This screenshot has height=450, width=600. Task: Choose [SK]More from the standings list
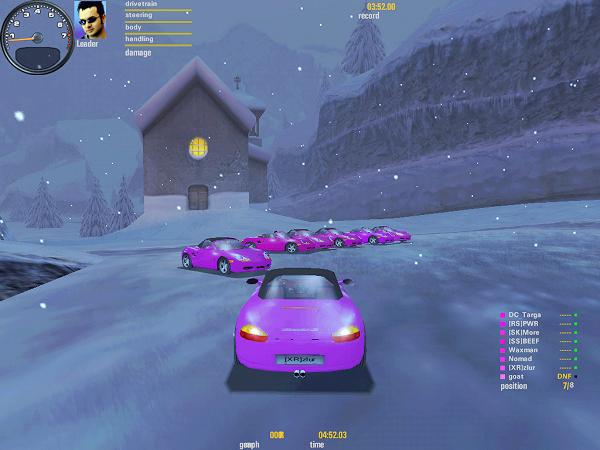525,333
